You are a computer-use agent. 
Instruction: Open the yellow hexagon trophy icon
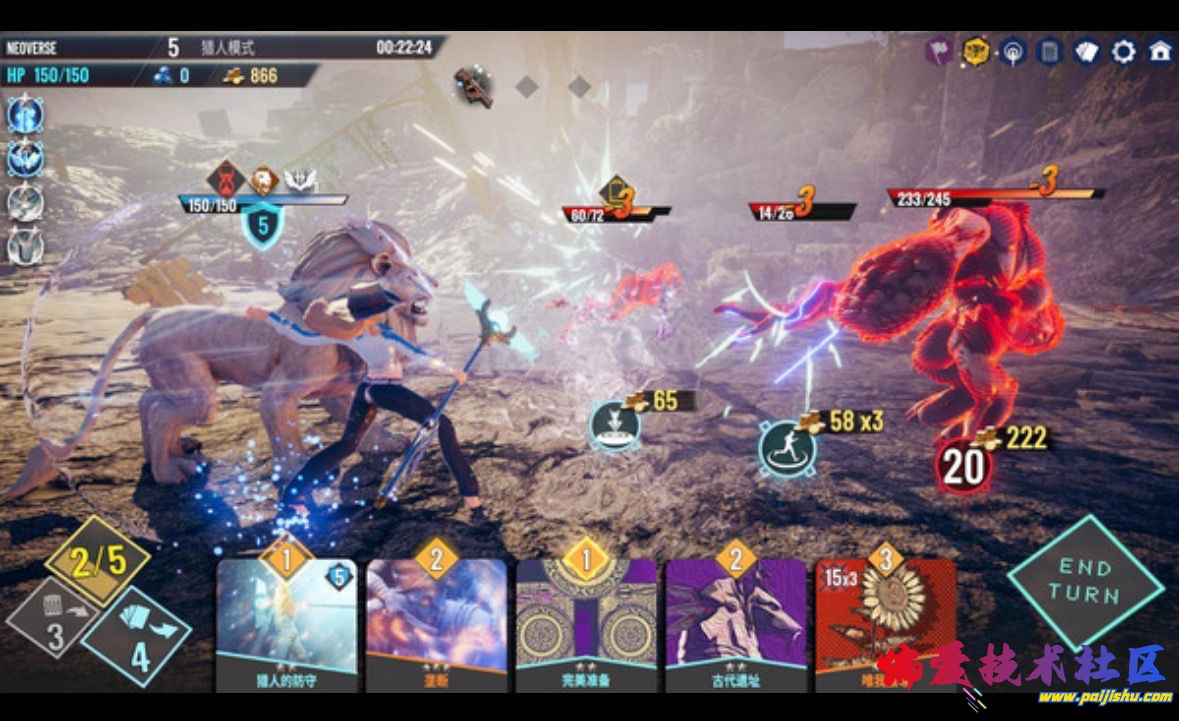click(x=976, y=52)
